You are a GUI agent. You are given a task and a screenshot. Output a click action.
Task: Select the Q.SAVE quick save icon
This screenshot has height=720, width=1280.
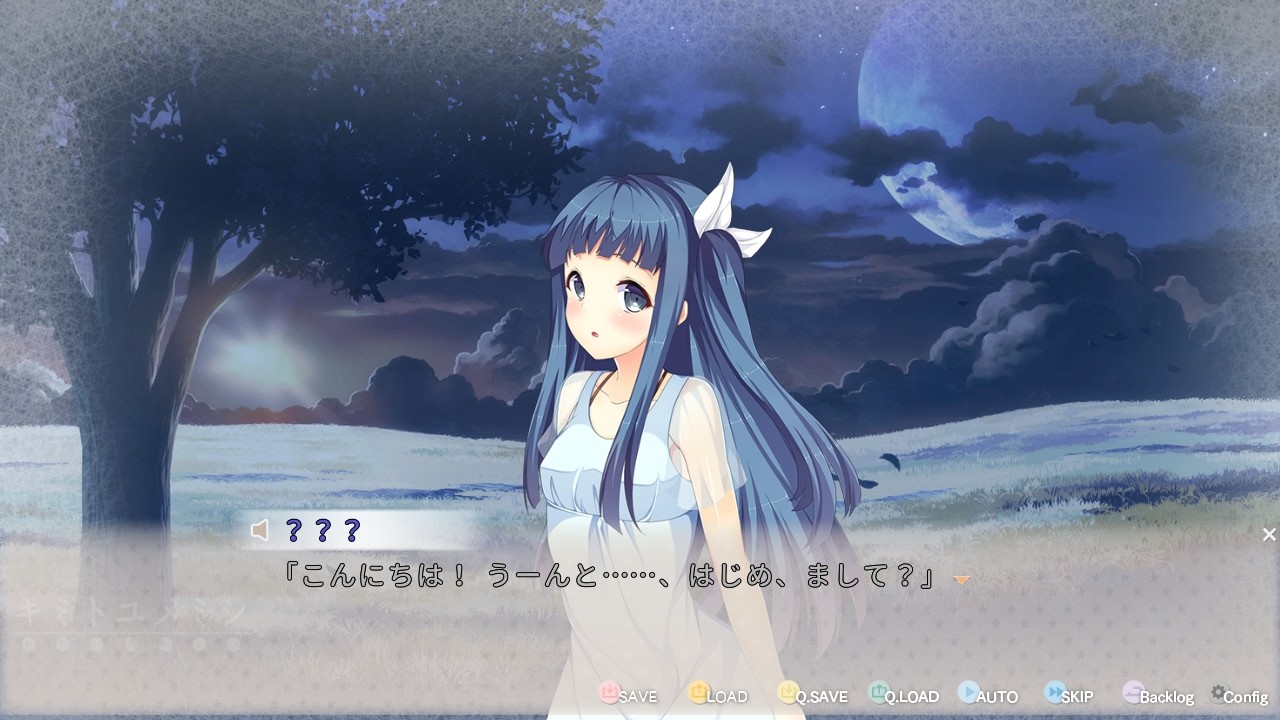(x=787, y=695)
